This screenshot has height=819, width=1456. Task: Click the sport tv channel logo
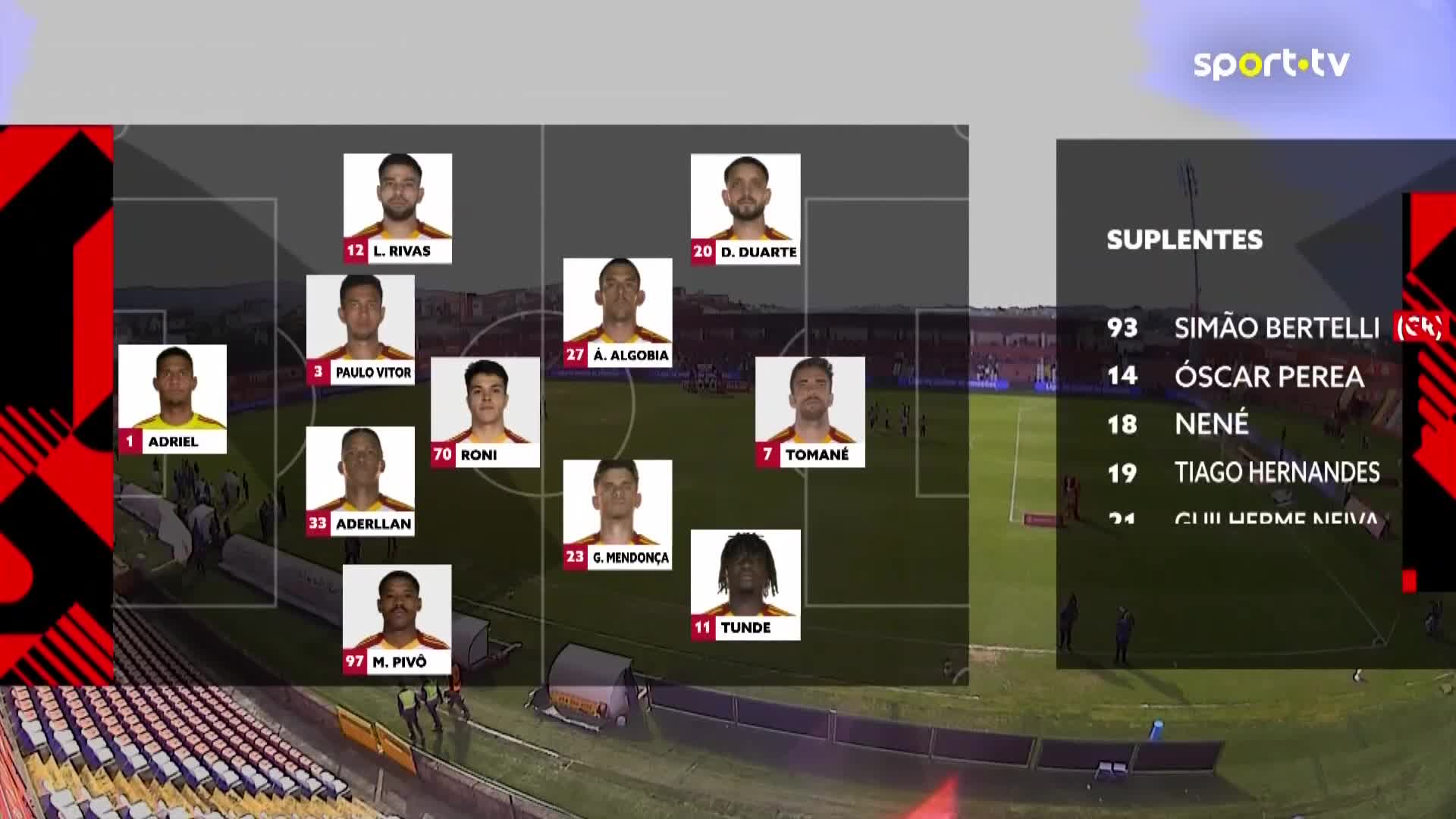[1271, 64]
